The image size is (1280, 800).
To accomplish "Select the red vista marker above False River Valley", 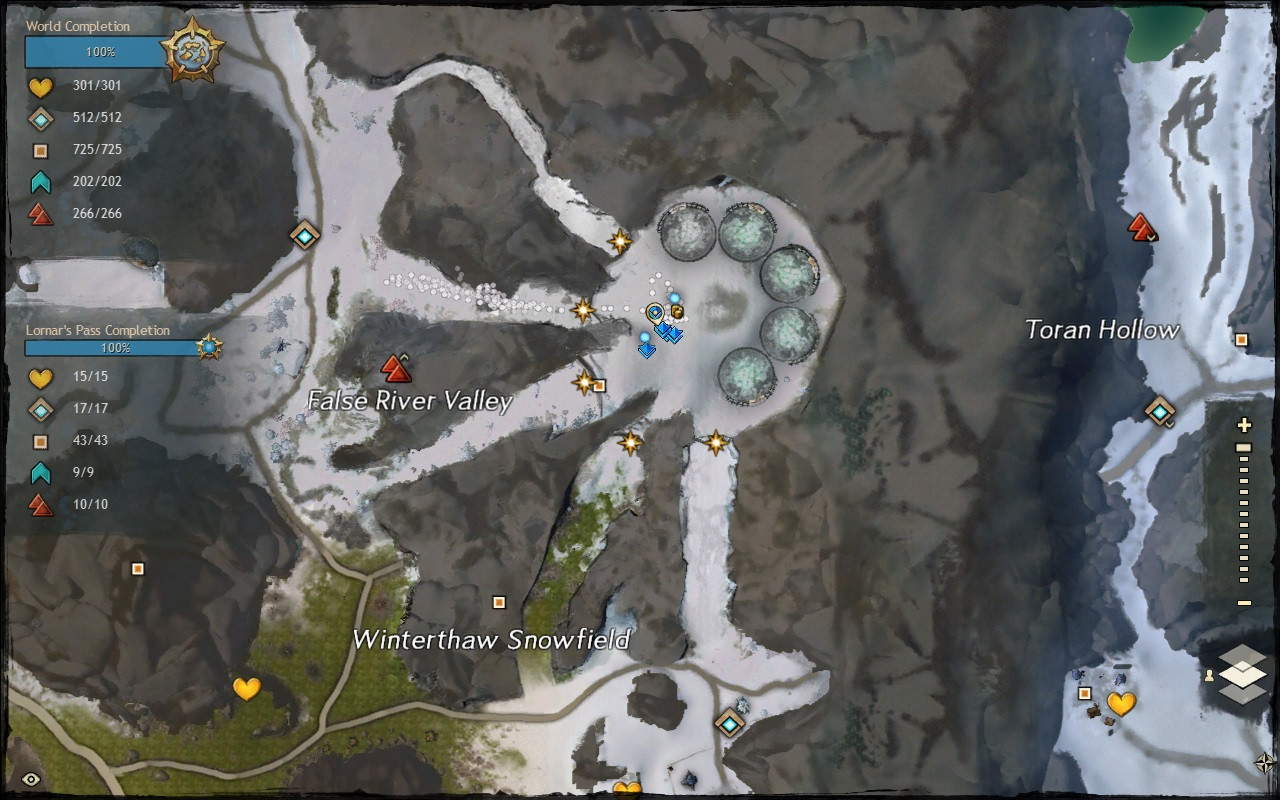I will (397, 369).
